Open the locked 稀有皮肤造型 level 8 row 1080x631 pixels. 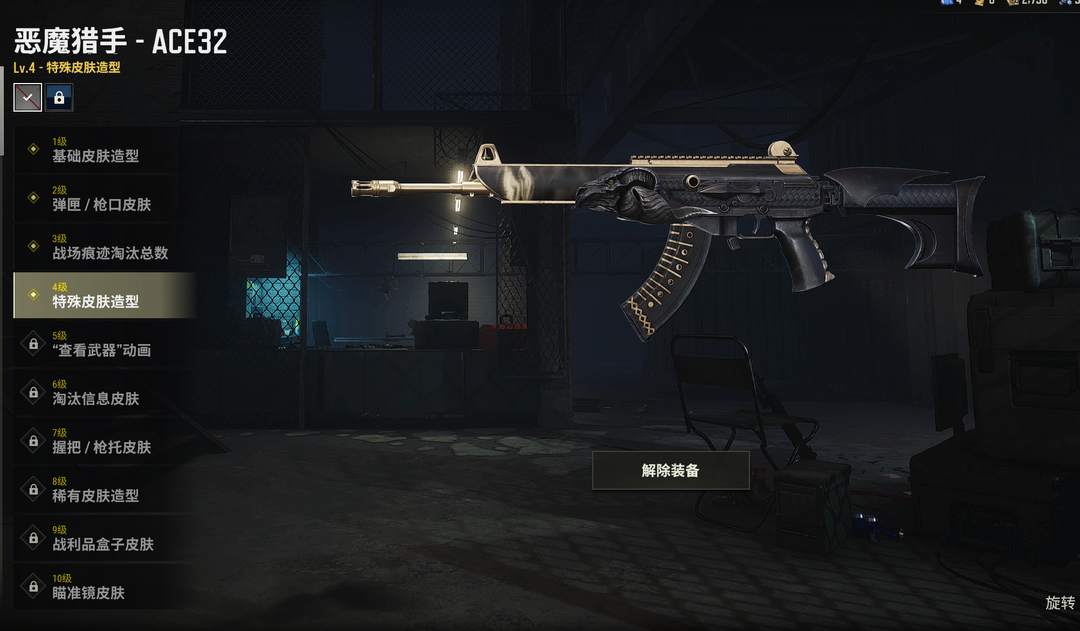point(98,489)
